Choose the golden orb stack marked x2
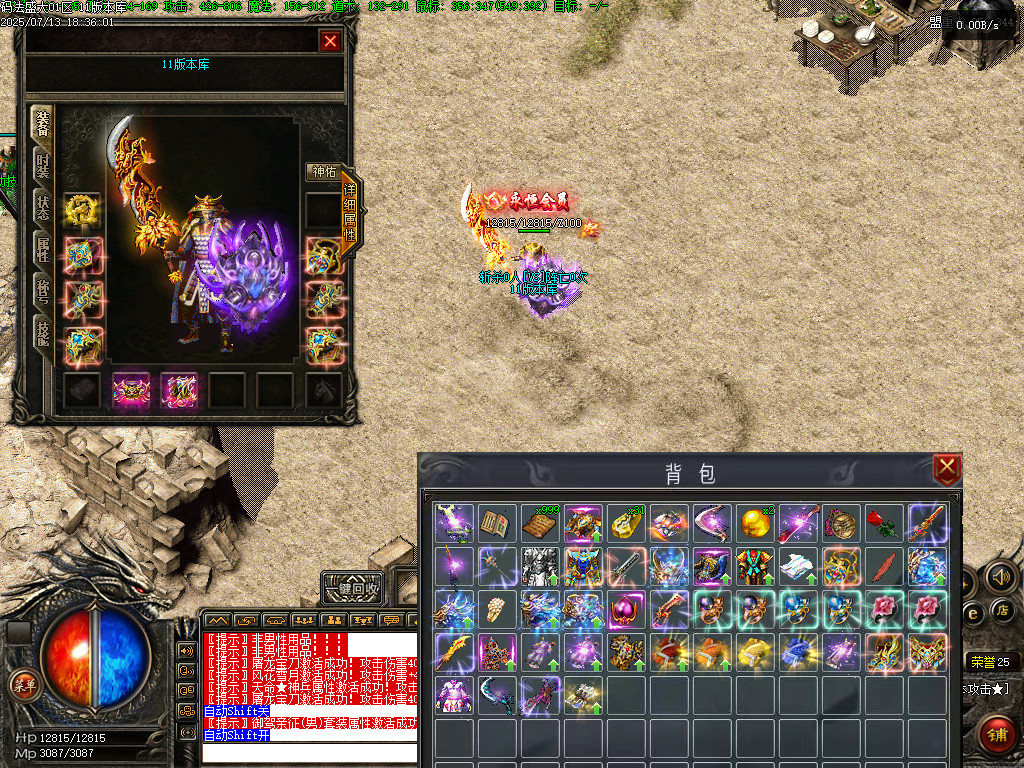The width and height of the screenshot is (1024, 768). pos(755,523)
